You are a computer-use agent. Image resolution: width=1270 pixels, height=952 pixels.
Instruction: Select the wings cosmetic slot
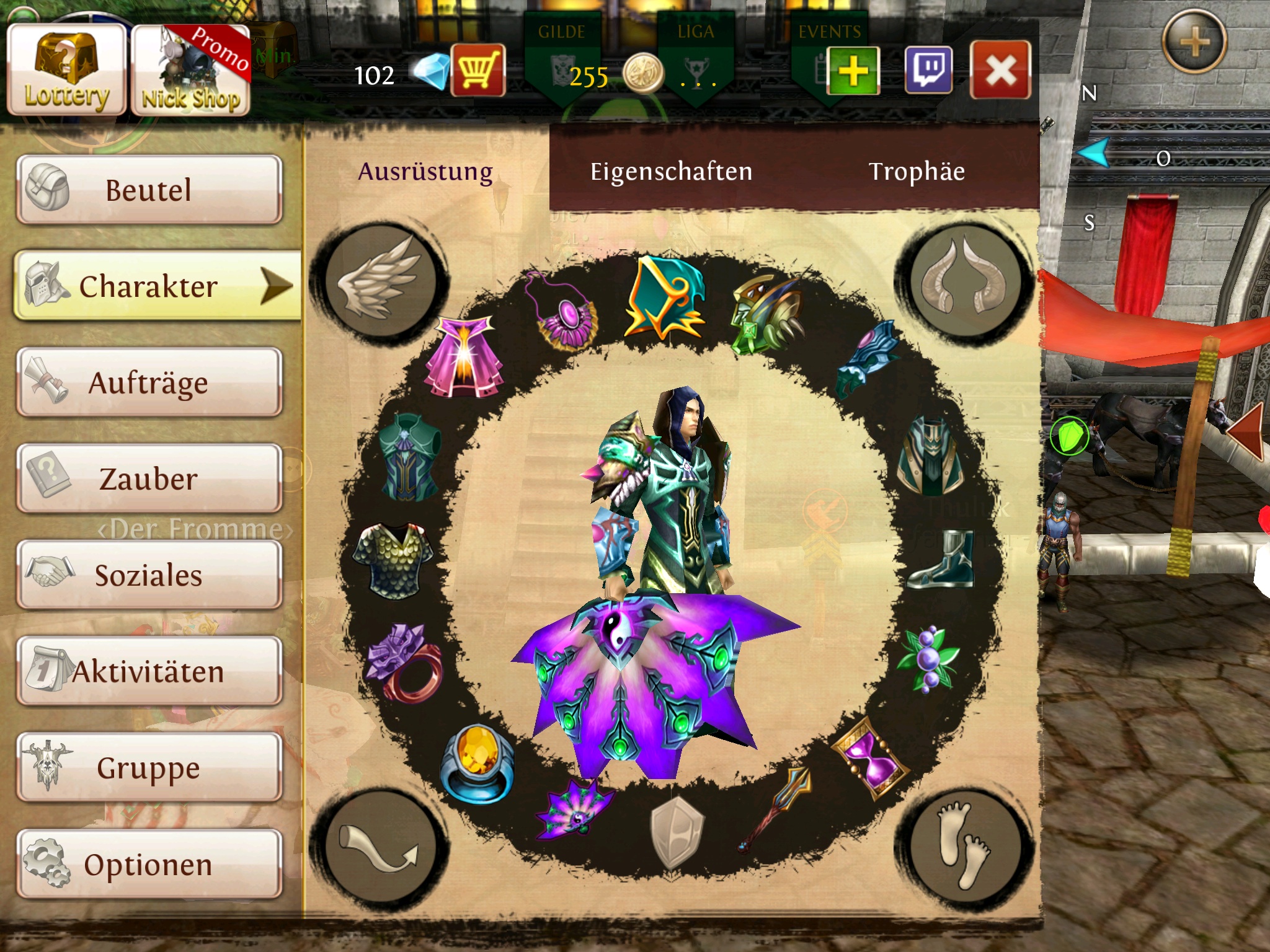tap(379, 280)
